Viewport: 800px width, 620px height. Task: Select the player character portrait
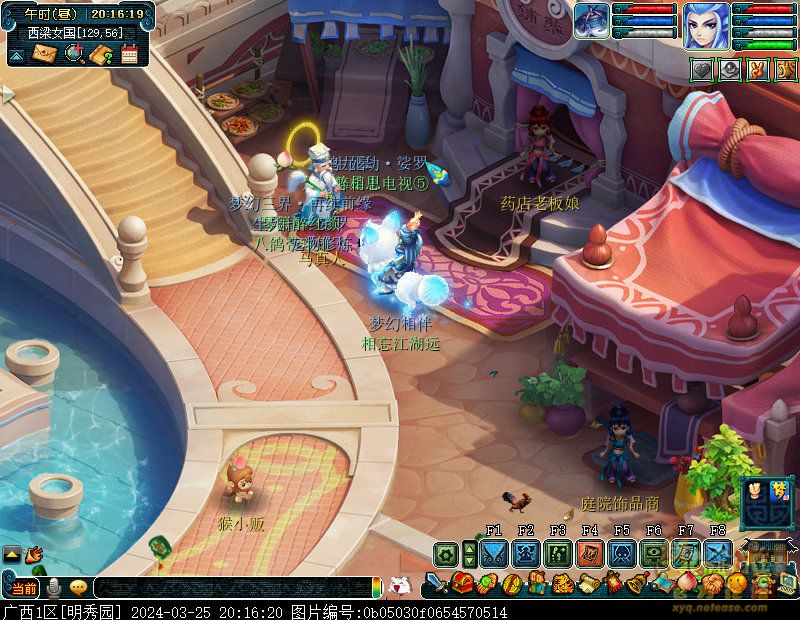point(706,25)
